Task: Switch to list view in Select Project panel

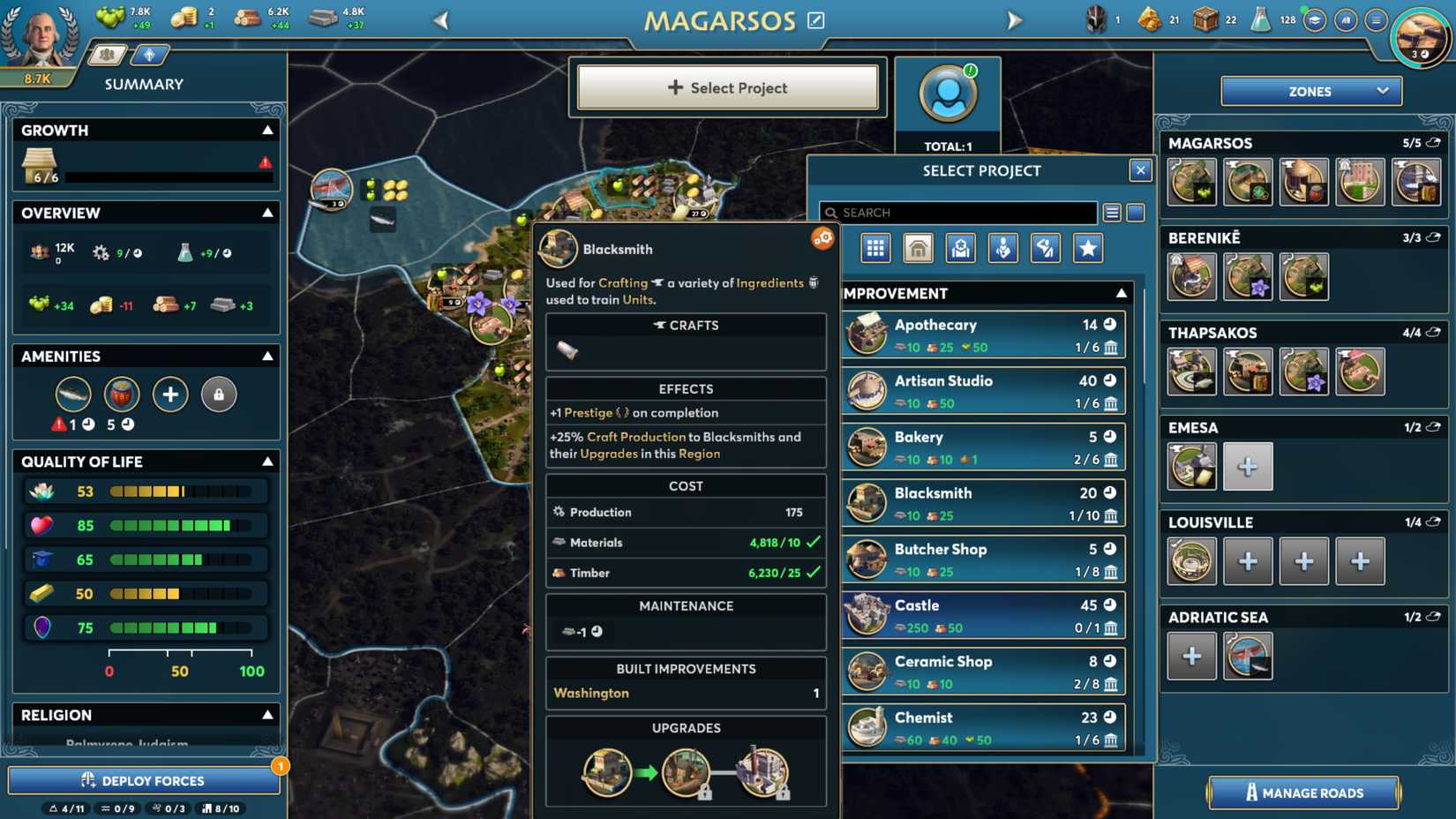Action: click(1111, 212)
